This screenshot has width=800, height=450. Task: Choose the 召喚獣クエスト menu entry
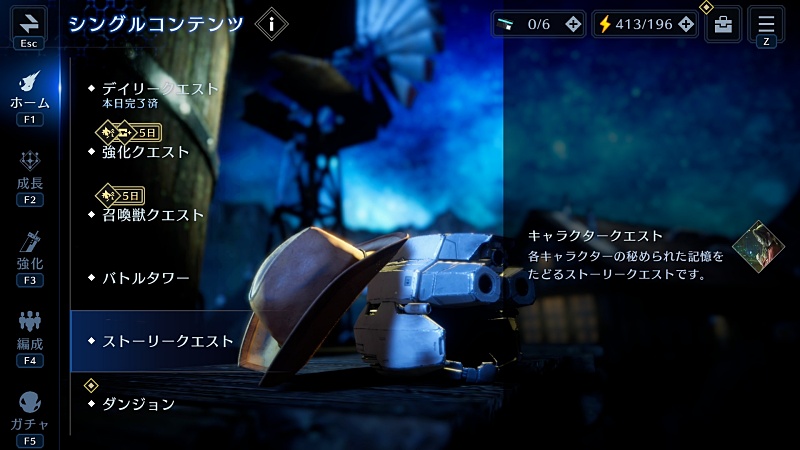153,215
